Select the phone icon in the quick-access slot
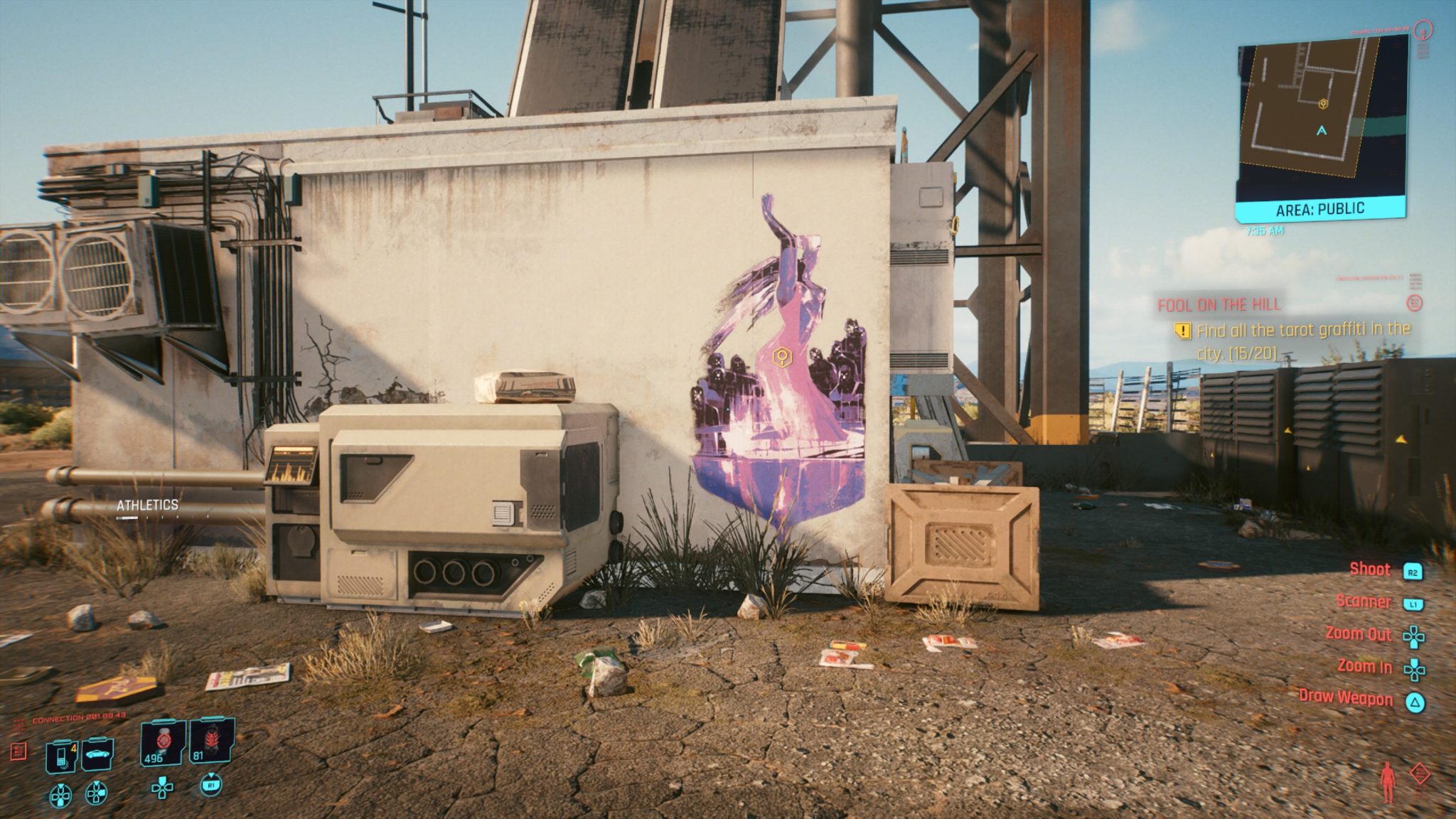This screenshot has width=1456, height=819. (x=60, y=756)
